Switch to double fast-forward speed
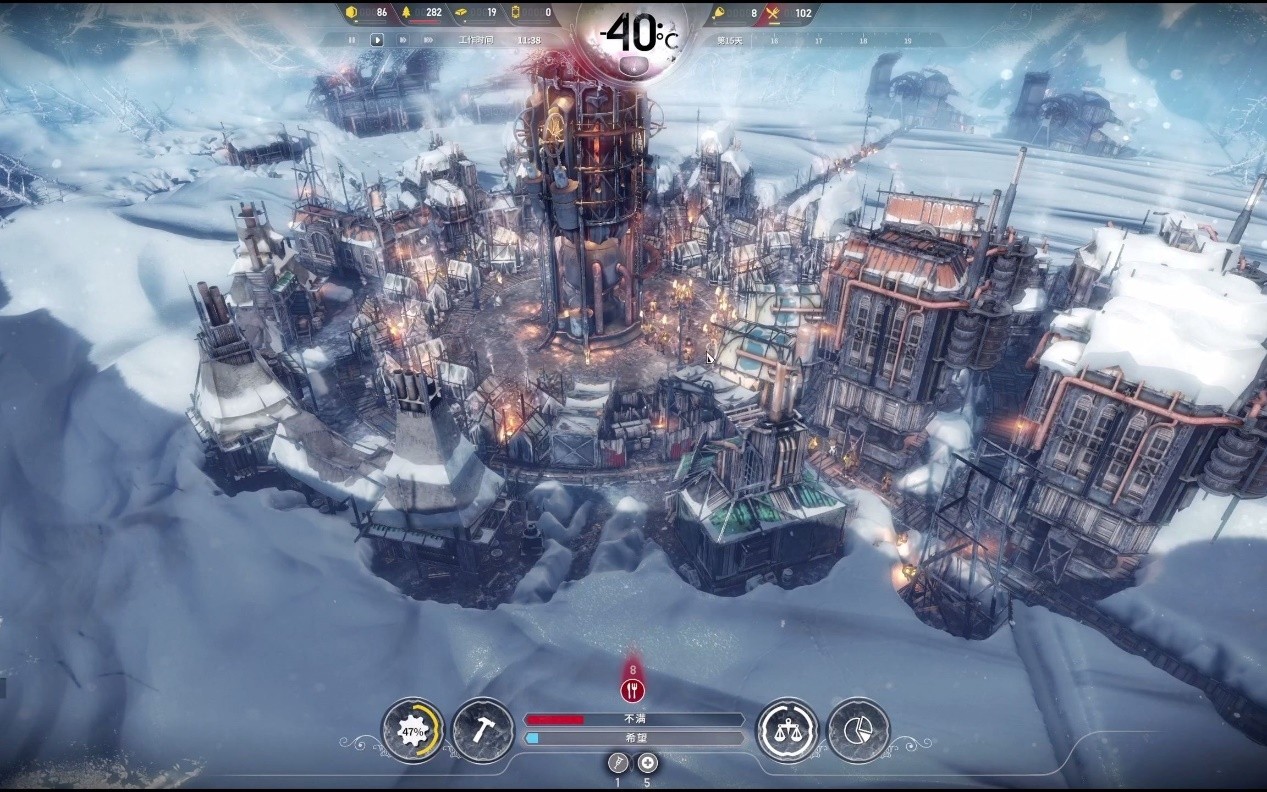This screenshot has width=1267, height=792. tap(402, 40)
